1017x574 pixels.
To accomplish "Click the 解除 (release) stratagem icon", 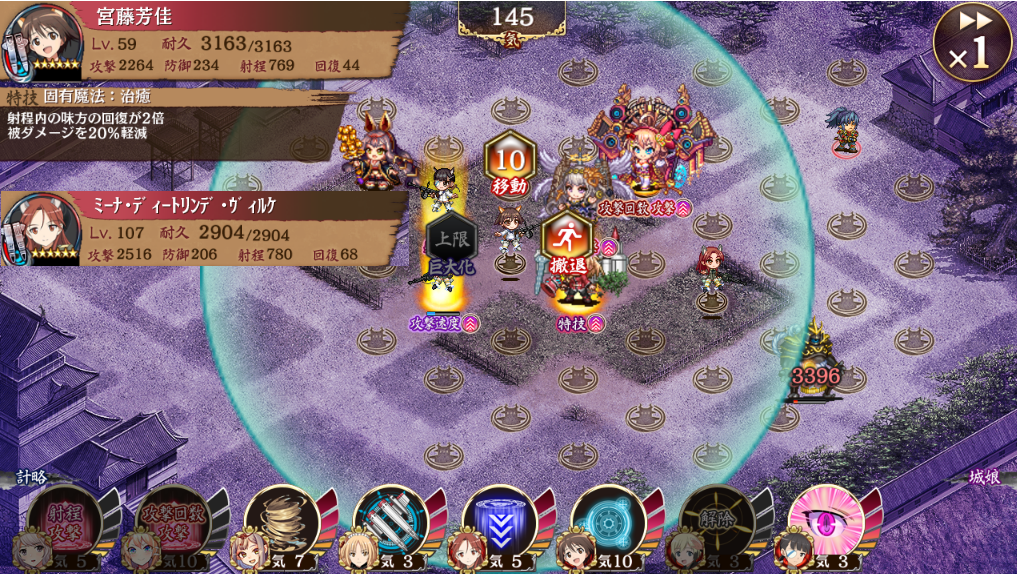I will pos(717,520).
